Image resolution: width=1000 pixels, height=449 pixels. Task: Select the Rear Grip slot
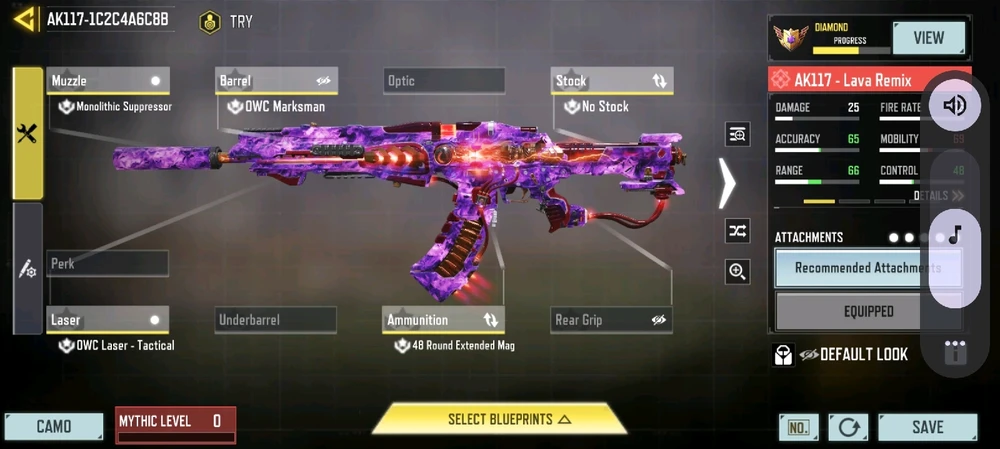tap(612, 320)
